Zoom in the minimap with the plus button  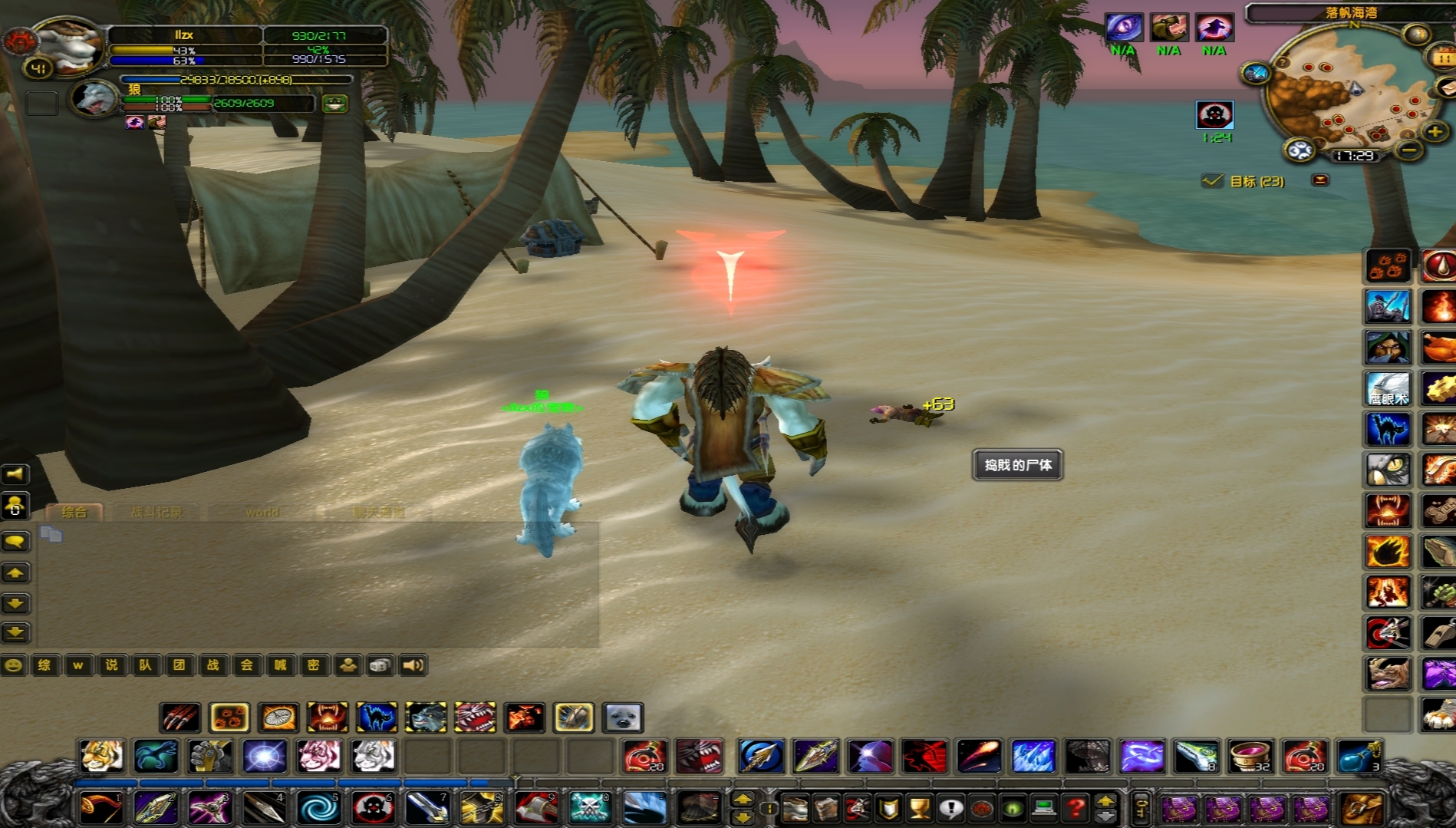1435,132
